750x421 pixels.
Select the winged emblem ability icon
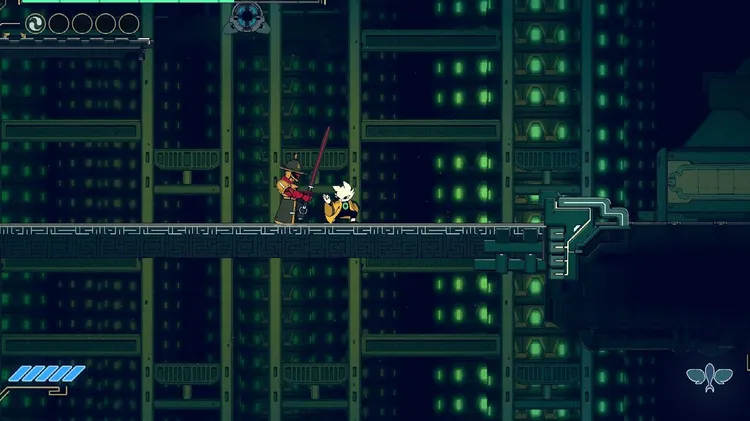(x=709, y=376)
